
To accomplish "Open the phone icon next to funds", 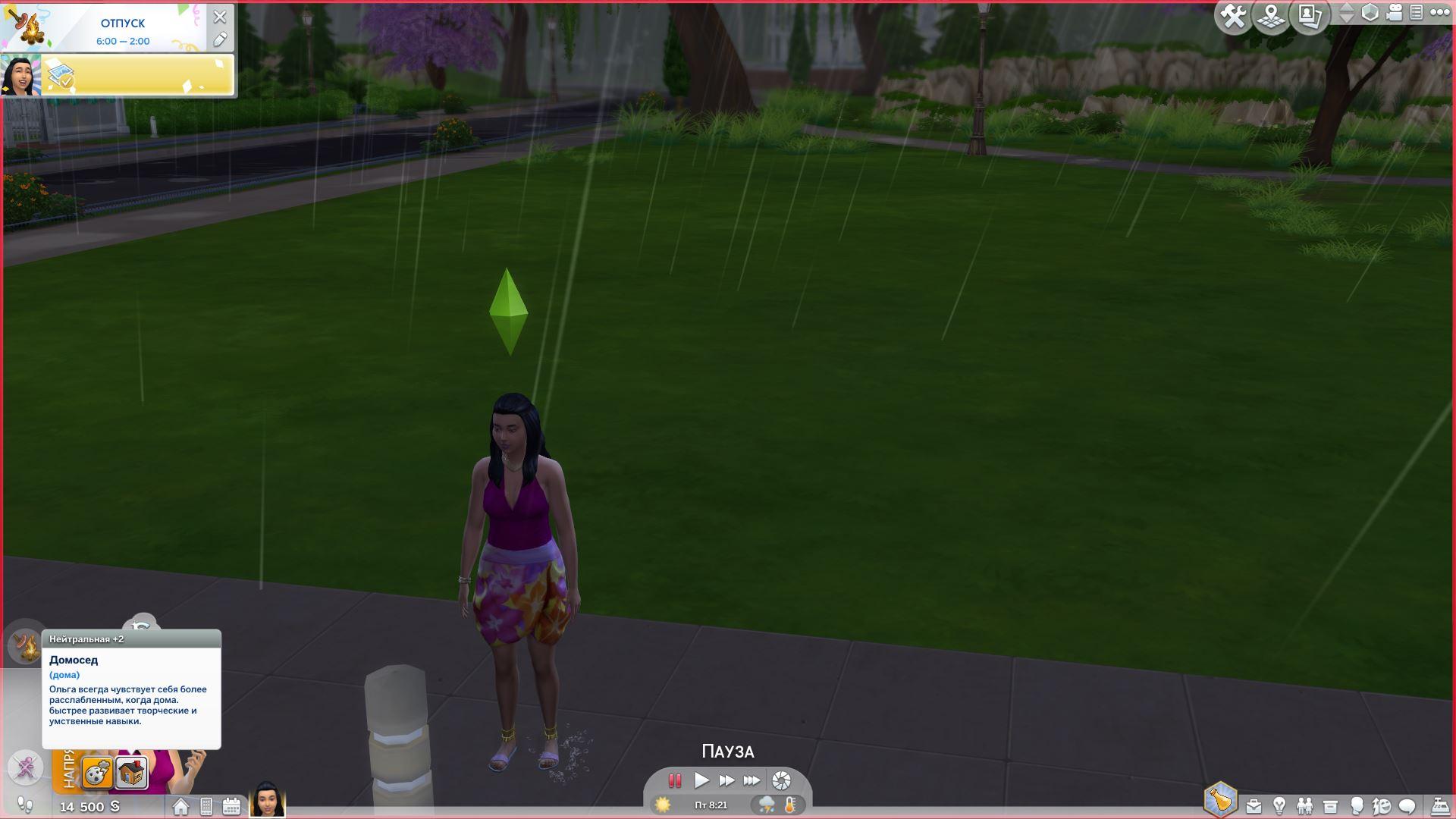I will coord(206,806).
